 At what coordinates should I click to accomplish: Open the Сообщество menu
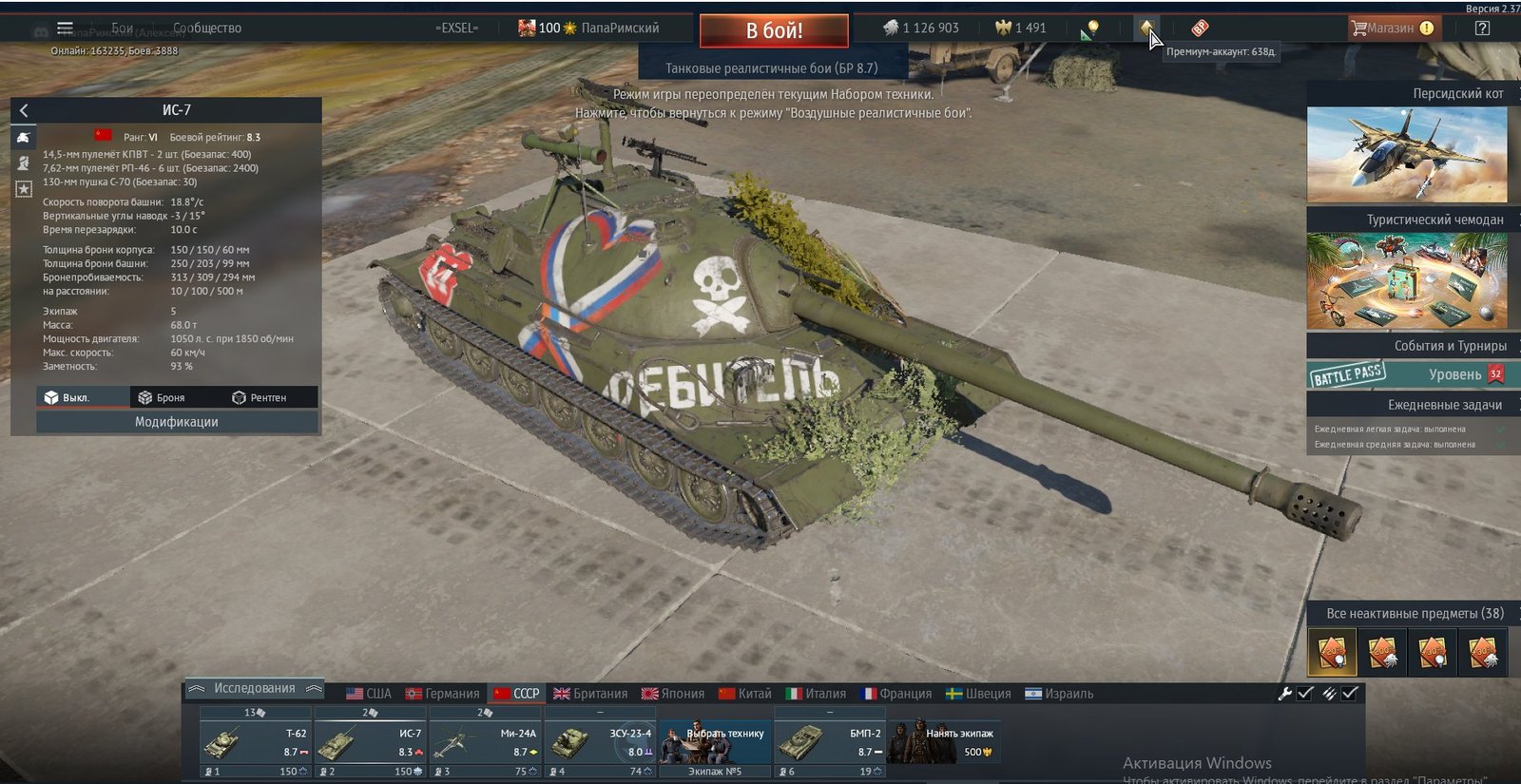click(x=206, y=29)
